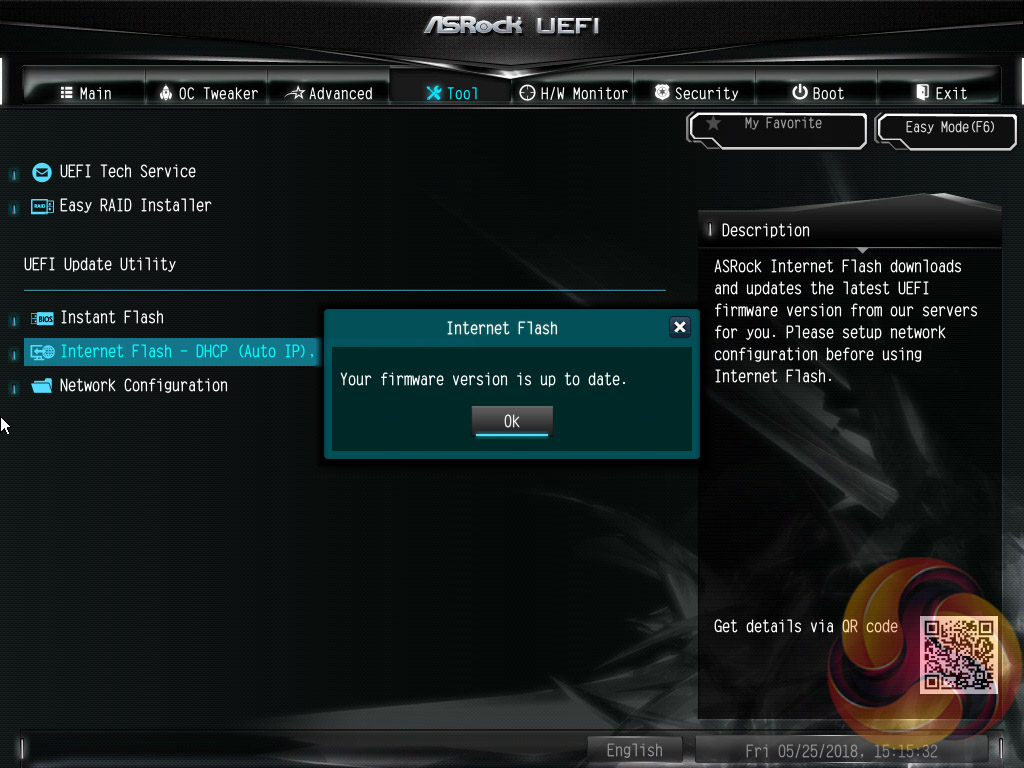
Task: Switch to the Boot tab
Action: pyautogui.click(x=817, y=93)
